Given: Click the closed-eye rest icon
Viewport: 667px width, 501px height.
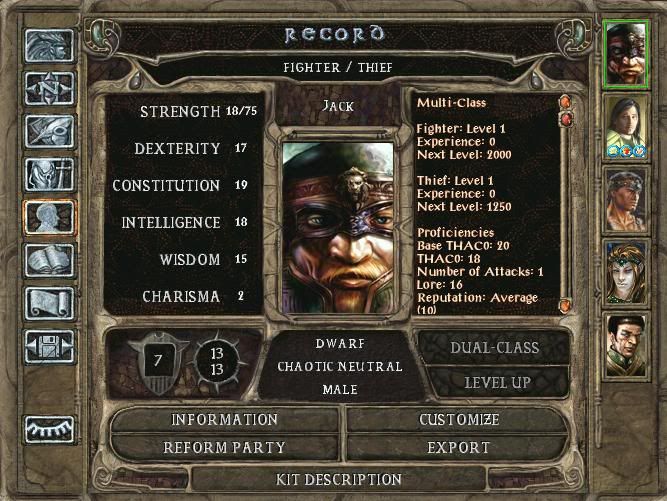Looking at the screenshot, I should coord(48,428).
